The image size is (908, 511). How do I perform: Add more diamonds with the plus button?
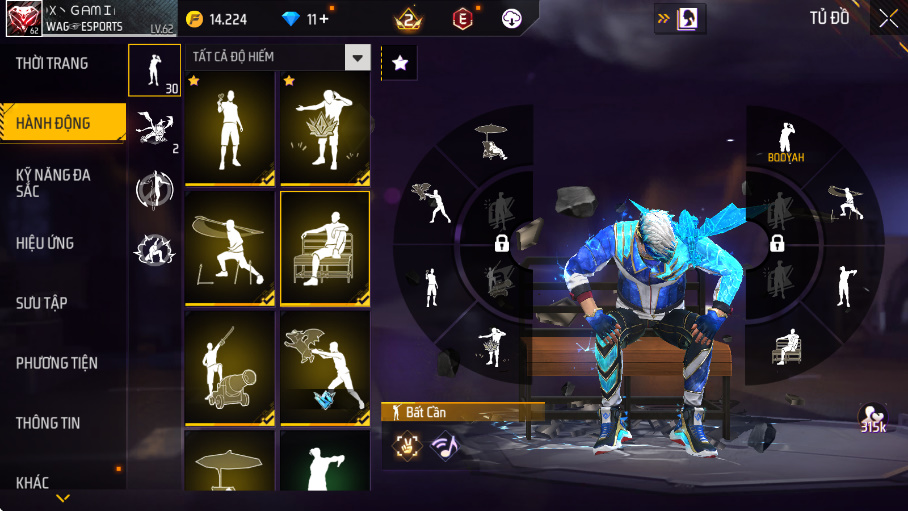click(323, 19)
